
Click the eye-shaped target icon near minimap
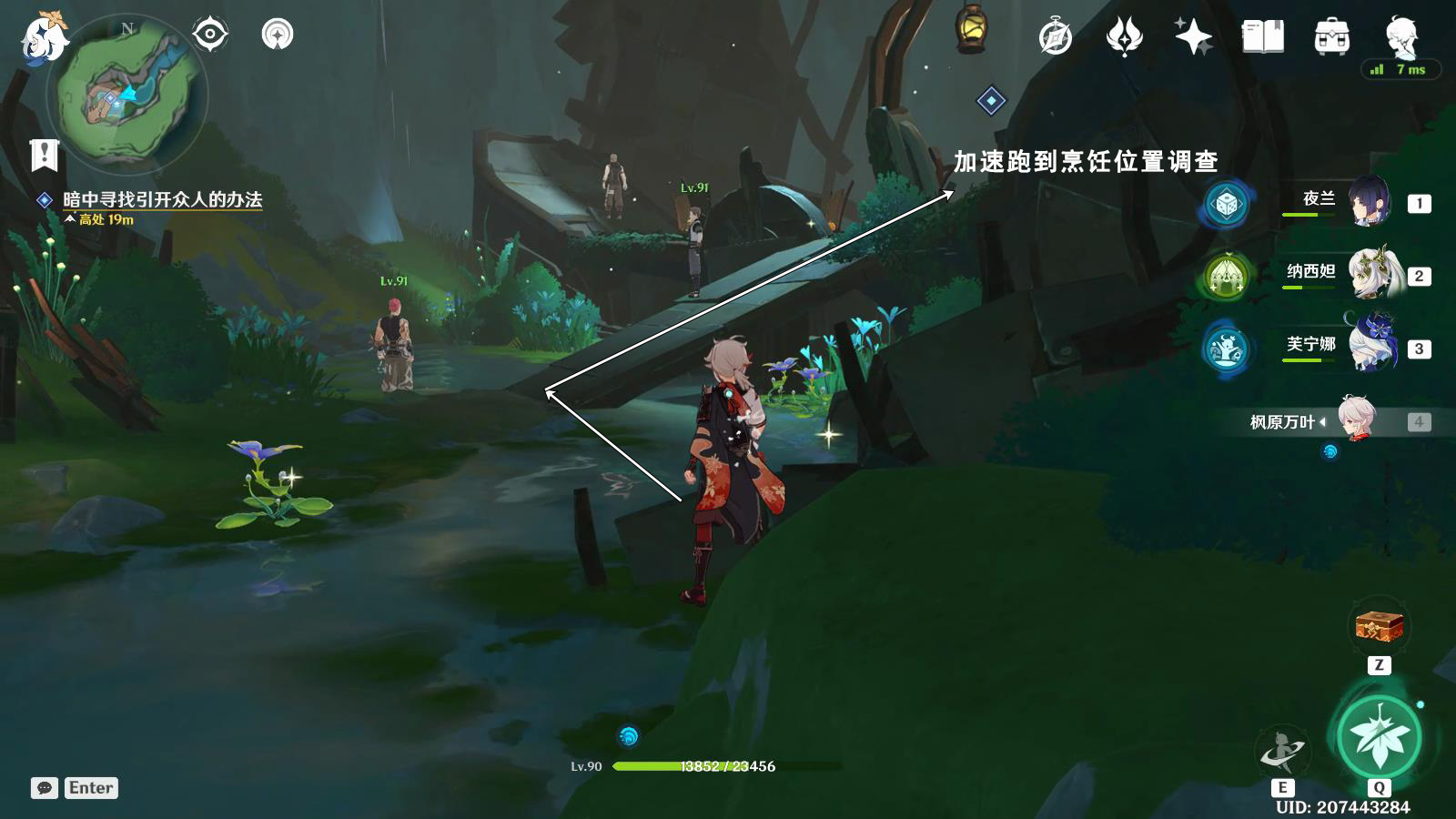210,35
